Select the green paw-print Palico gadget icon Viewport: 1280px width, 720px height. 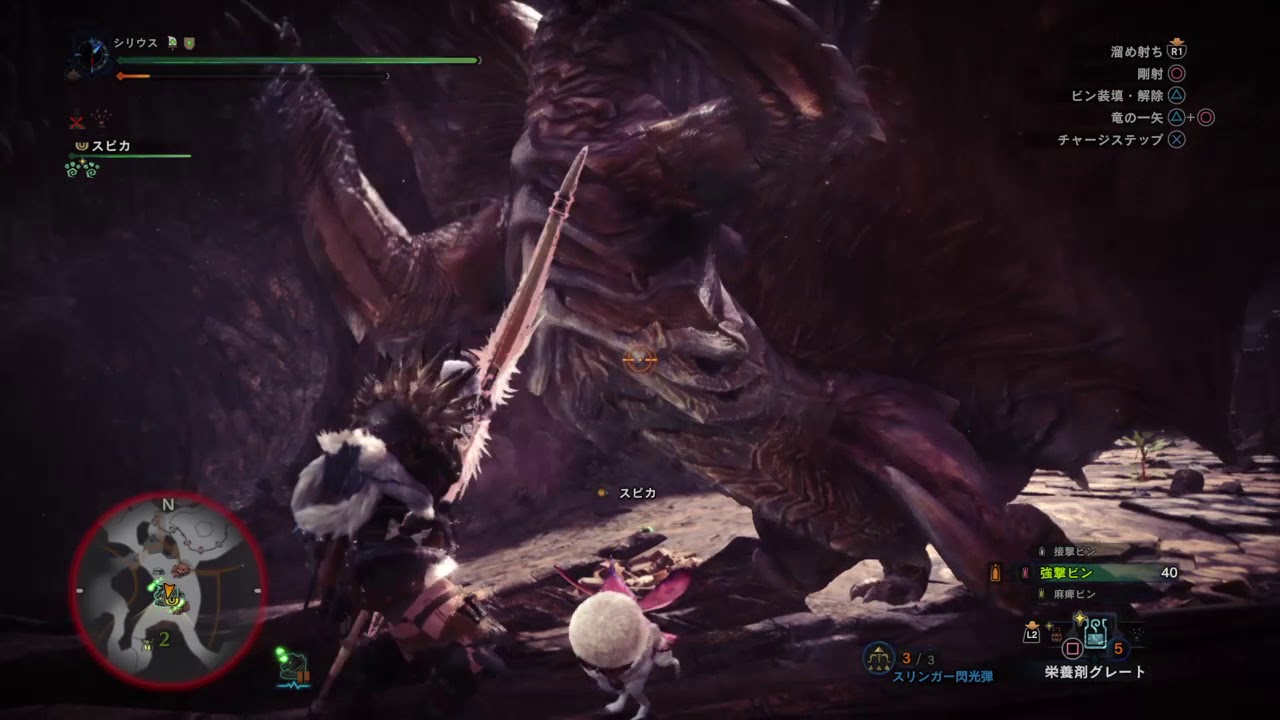(x=81, y=169)
